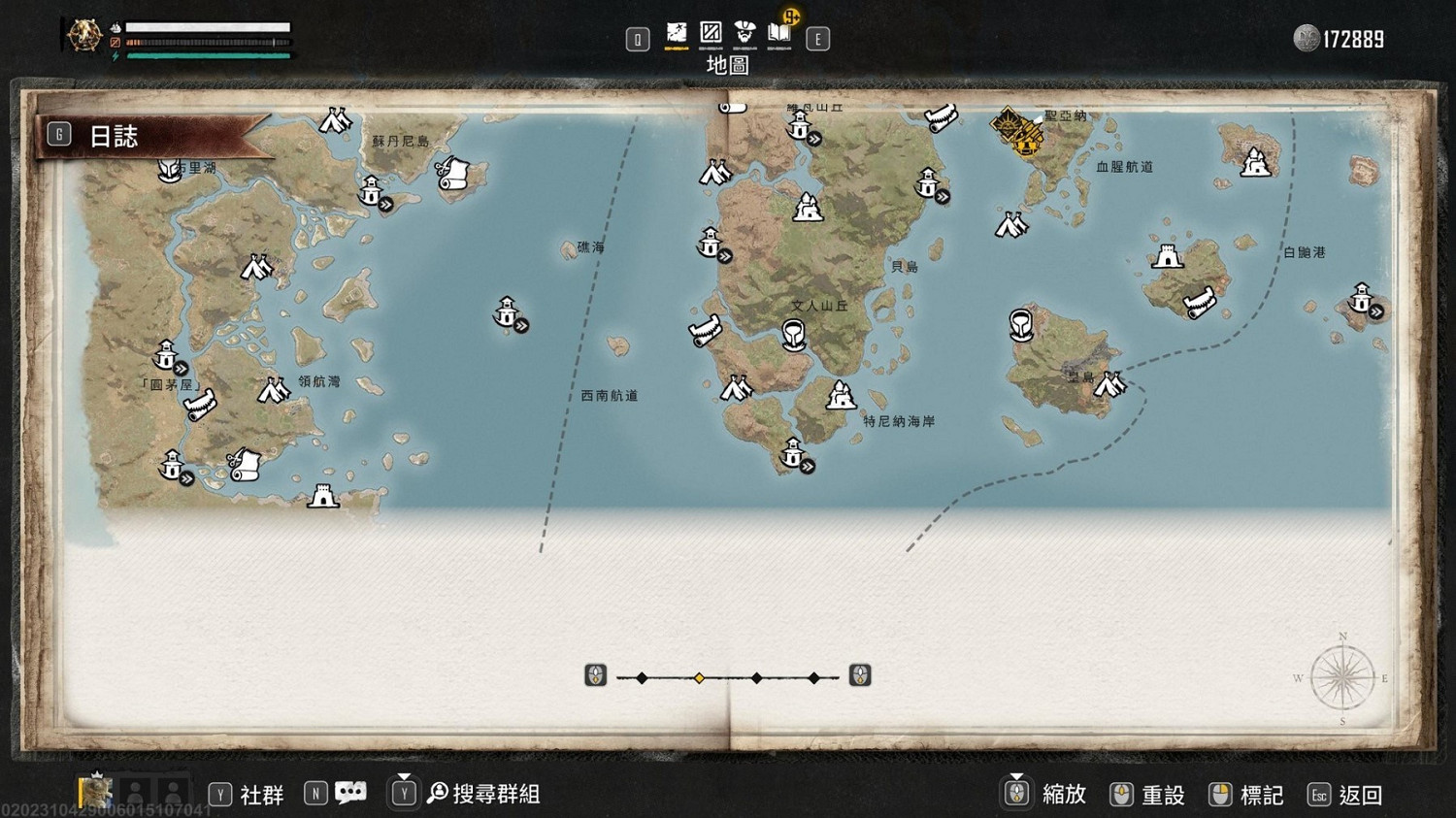Select the tent icon on 皇島
The image size is (1456, 818).
point(1109,384)
